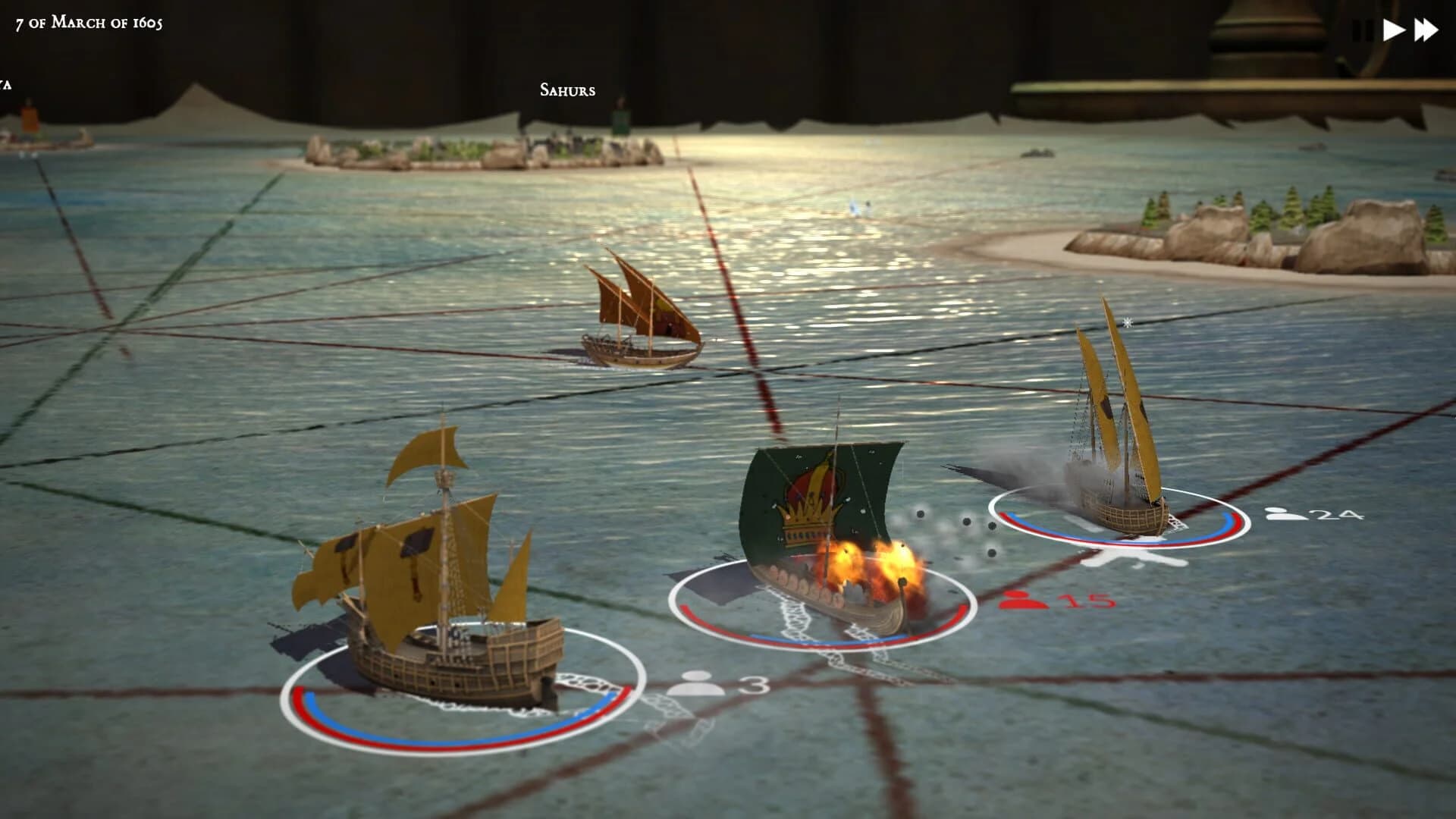Screen dimensions: 1456x819
Task: Click the snowflake marker above the rightmost ship
Action: click(x=1128, y=323)
